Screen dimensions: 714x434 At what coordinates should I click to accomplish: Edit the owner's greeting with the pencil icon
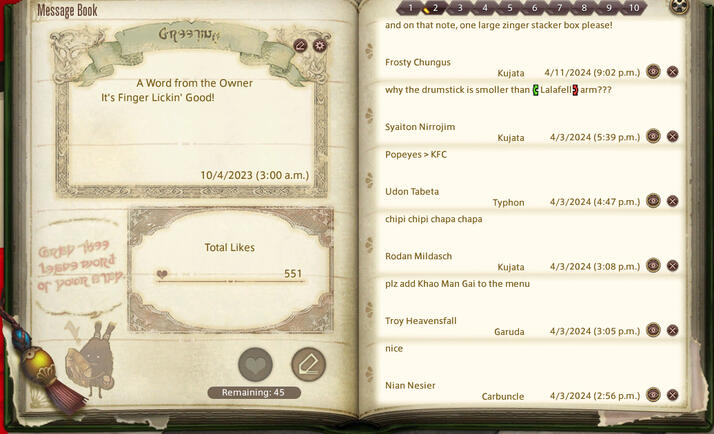301,45
